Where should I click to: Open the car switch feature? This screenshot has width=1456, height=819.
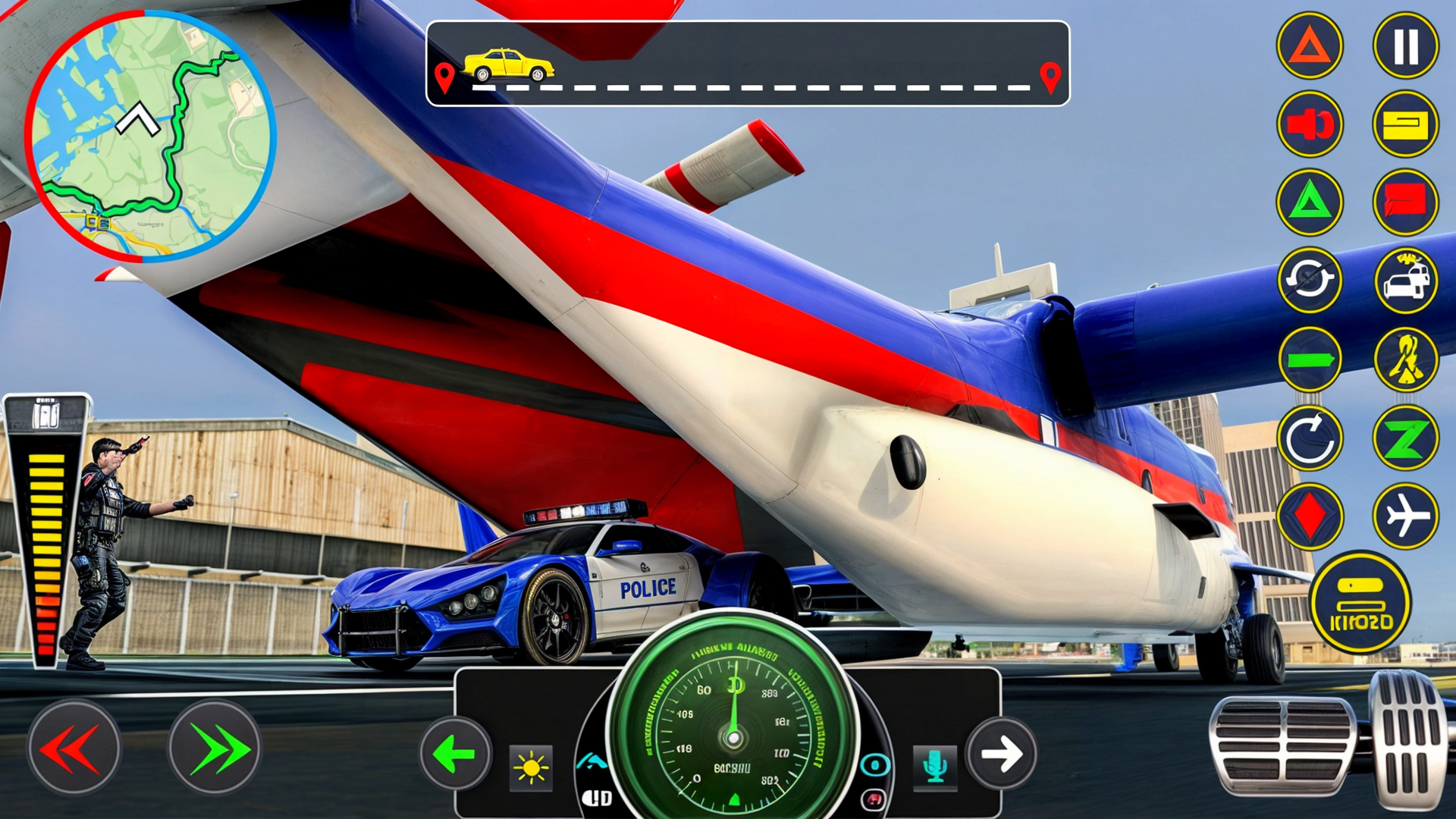pos(1405,279)
